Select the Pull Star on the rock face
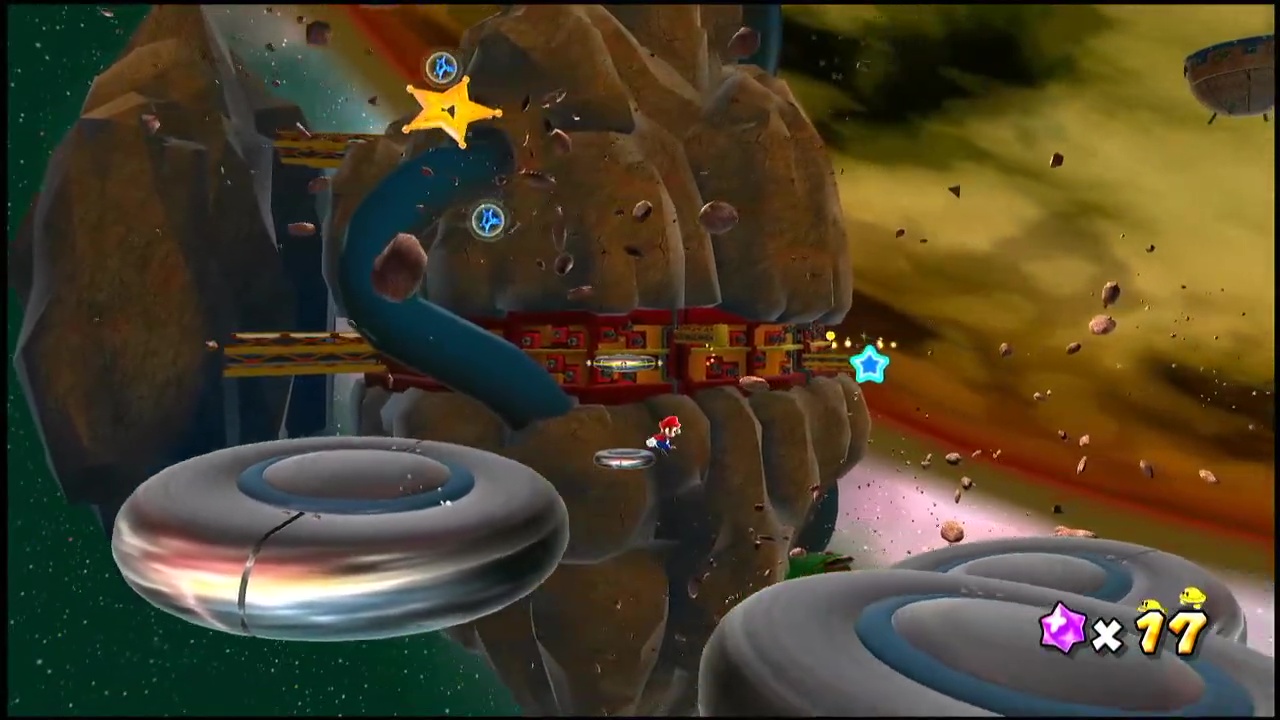Image resolution: width=1280 pixels, height=720 pixels. click(488, 220)
